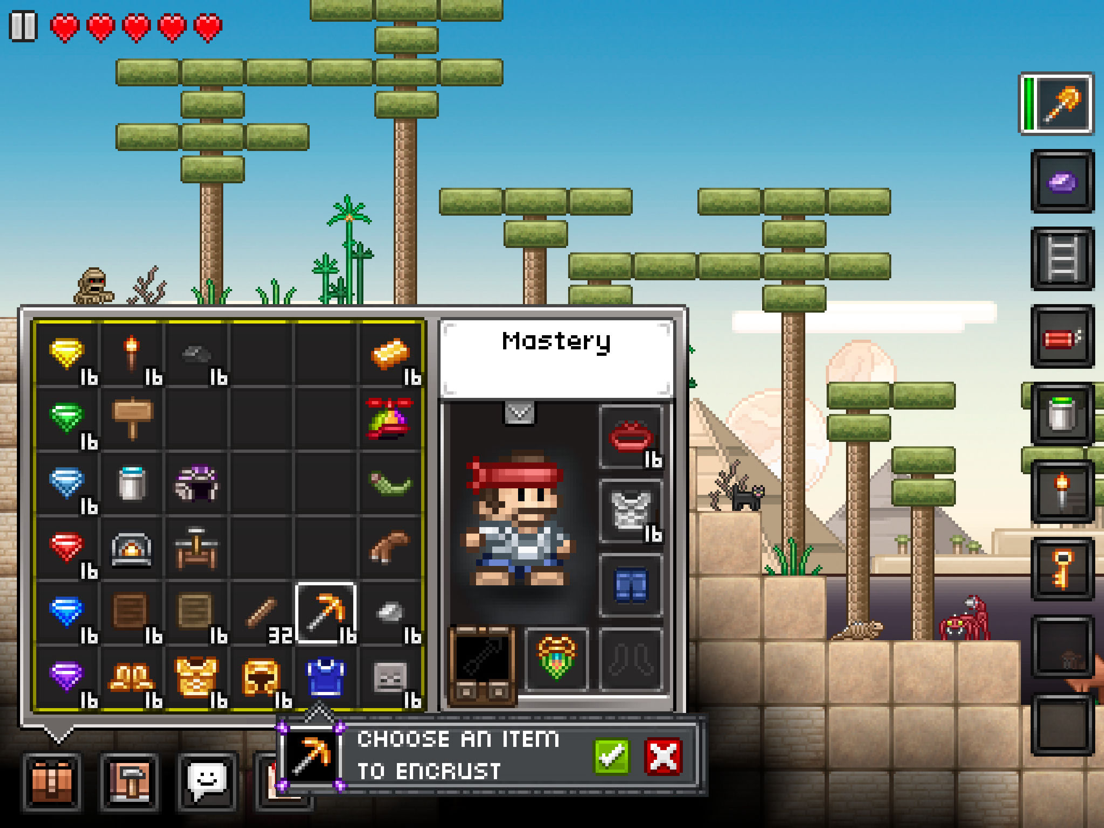Open the crafting hammer tab

(x=129, y=781)
